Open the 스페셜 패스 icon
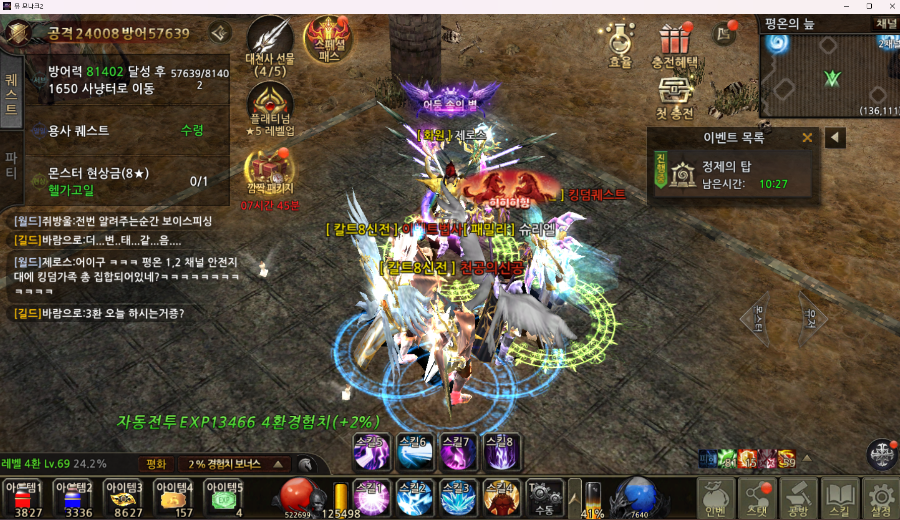Viewport: 900px width, 520px height. [x=327, y=40]
